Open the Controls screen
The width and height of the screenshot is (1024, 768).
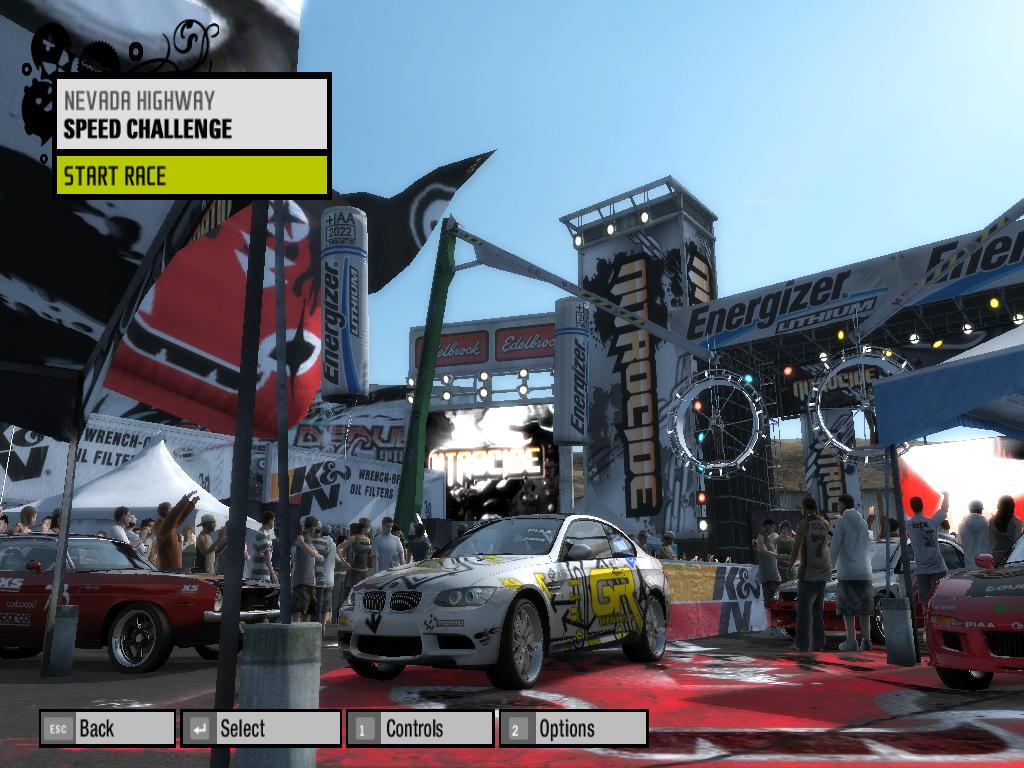[420, 729]
